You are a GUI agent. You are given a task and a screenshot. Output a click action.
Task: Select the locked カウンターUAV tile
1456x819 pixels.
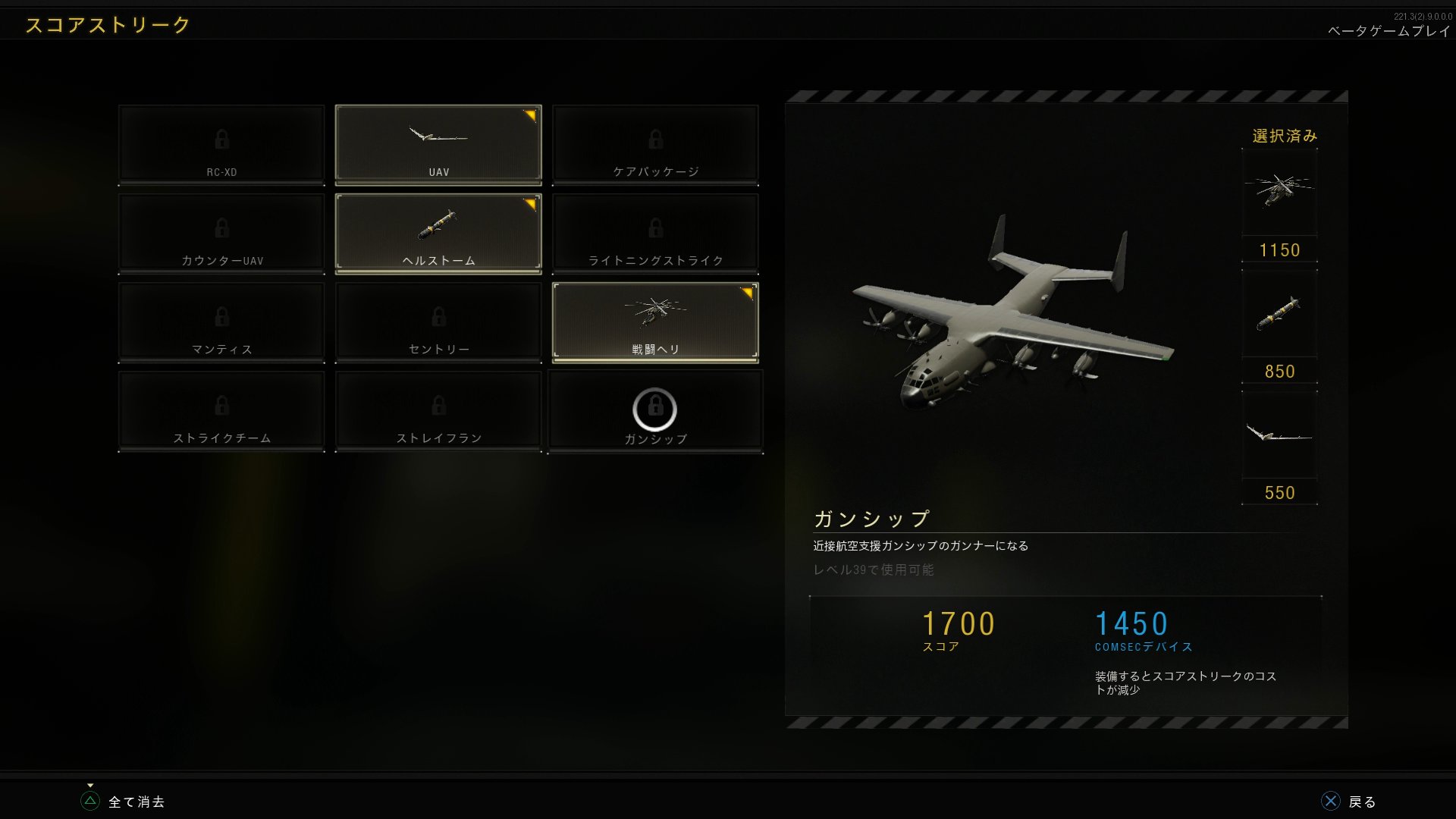tap(221, 231)
